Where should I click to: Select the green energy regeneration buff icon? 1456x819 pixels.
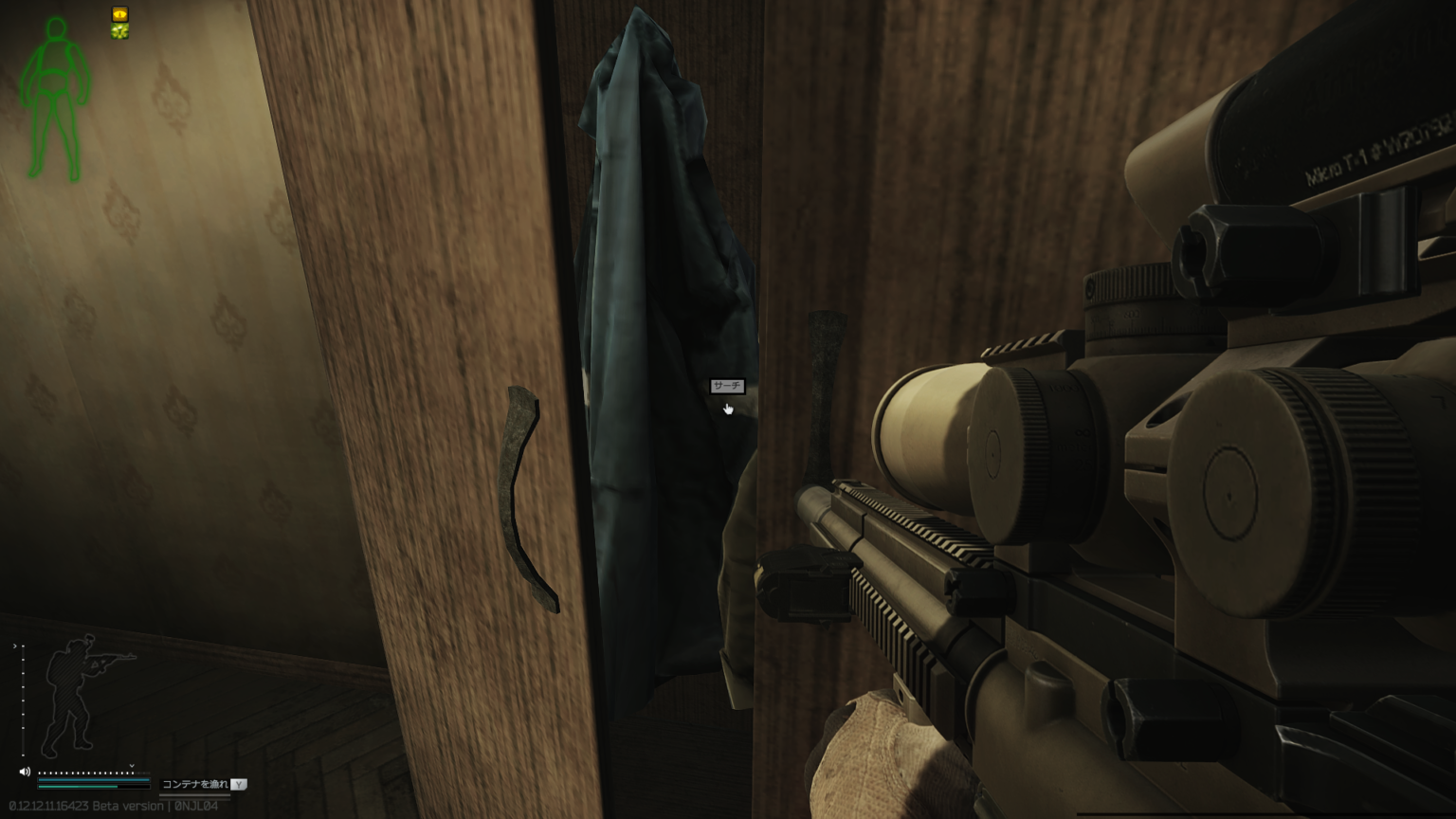[119, 31]
